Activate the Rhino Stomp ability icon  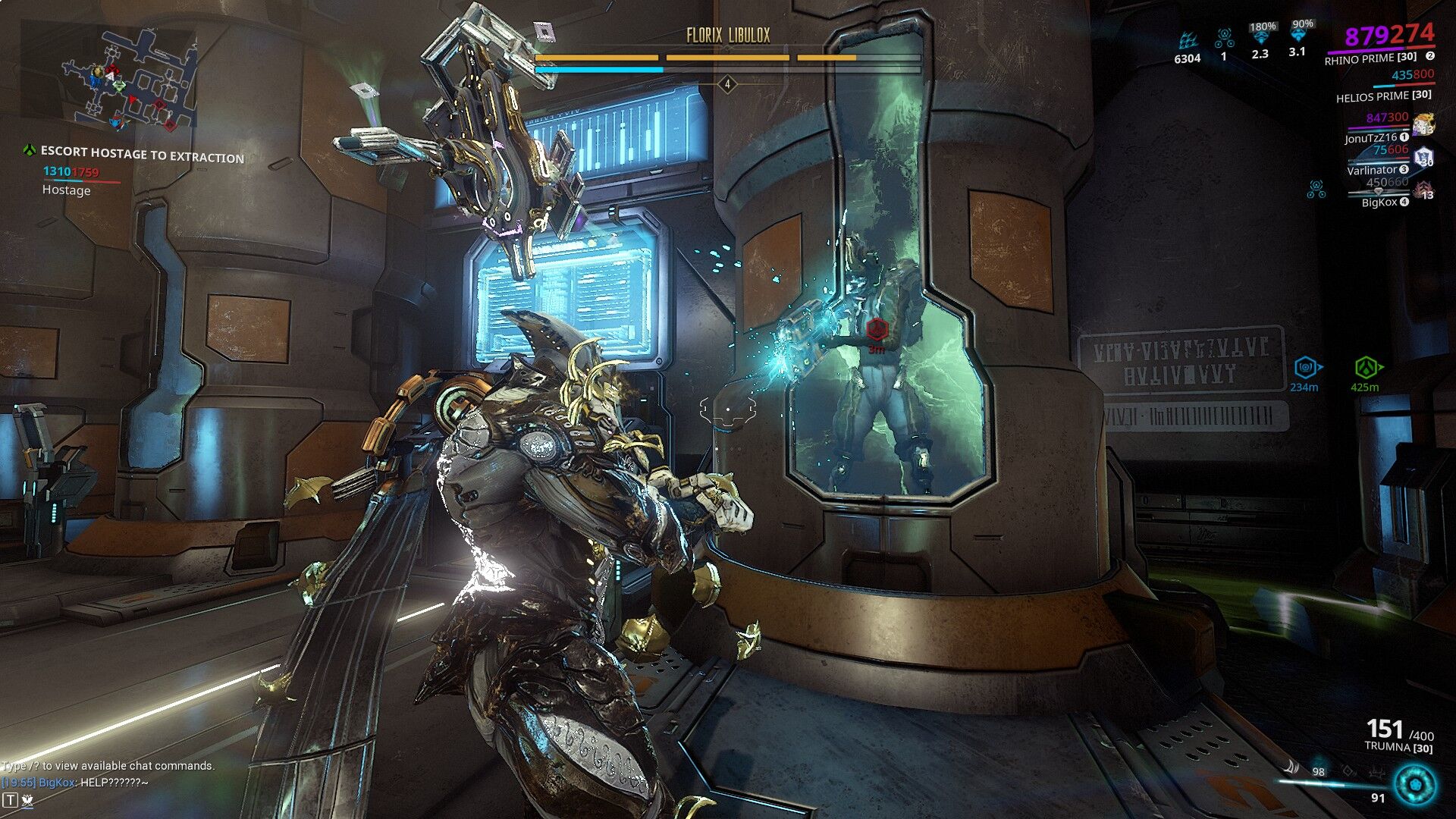click(x=1376, y=773)
